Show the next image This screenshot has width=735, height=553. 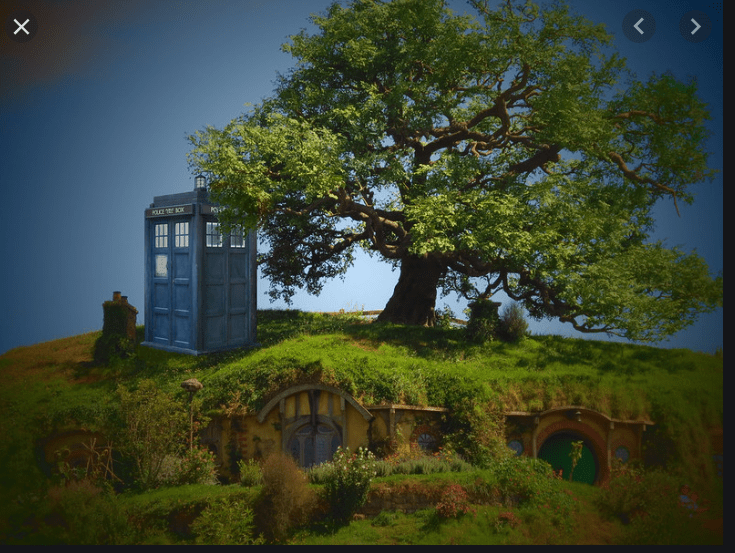click(695, 26)
